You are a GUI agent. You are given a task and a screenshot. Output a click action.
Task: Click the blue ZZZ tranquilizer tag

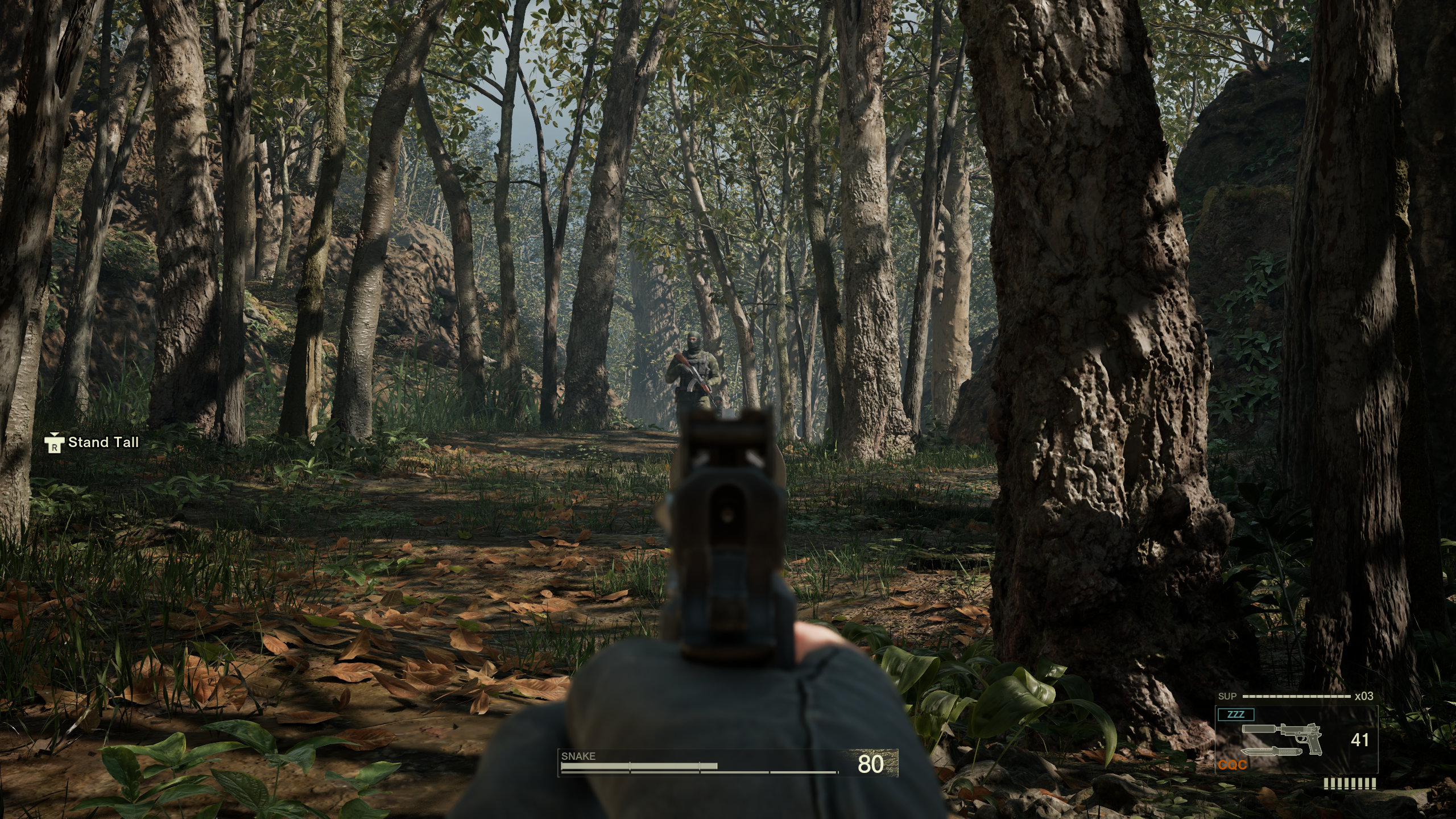[1235, 714]
